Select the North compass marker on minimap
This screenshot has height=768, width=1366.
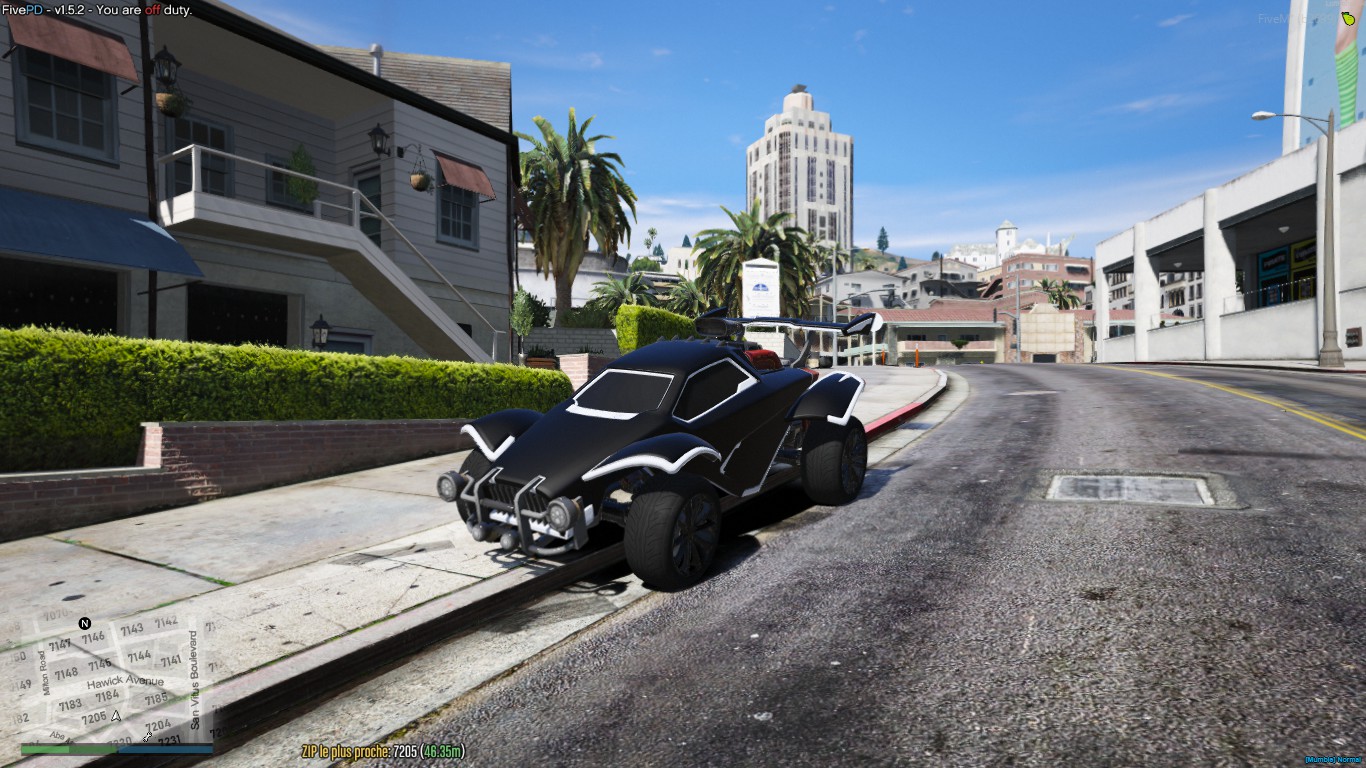click(x=84, y=623)
